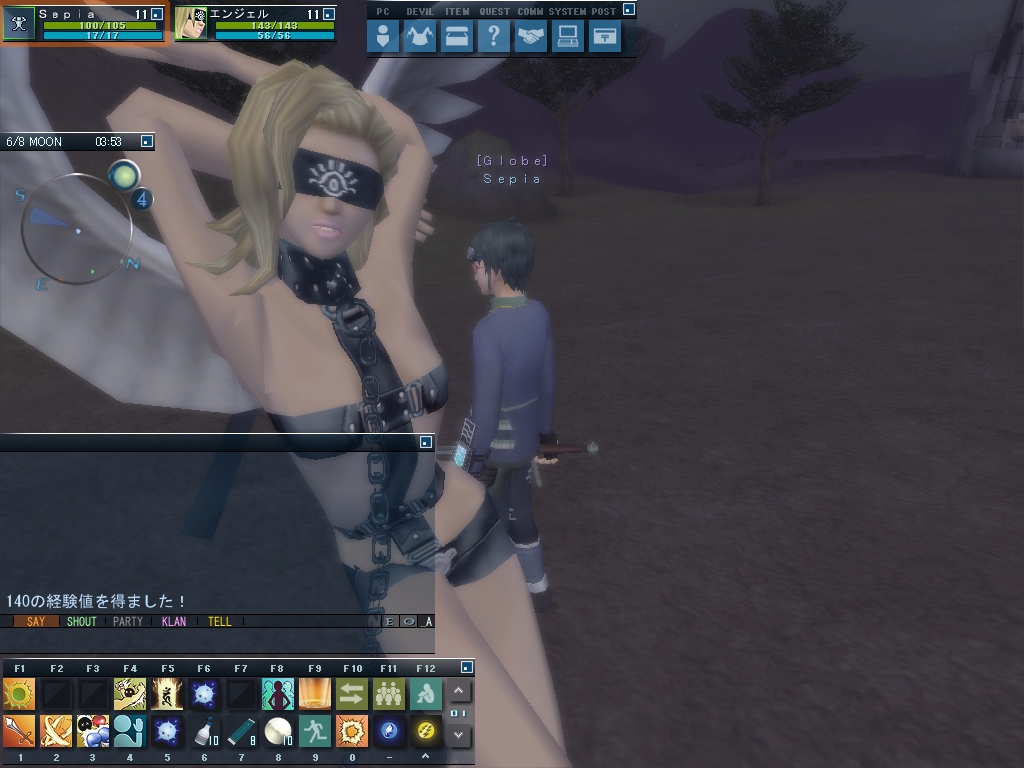This screenshot has width=1024, height=768.
Task: Open the DEVIL menu
Action: pyautogui.click(x=420, y=37)
